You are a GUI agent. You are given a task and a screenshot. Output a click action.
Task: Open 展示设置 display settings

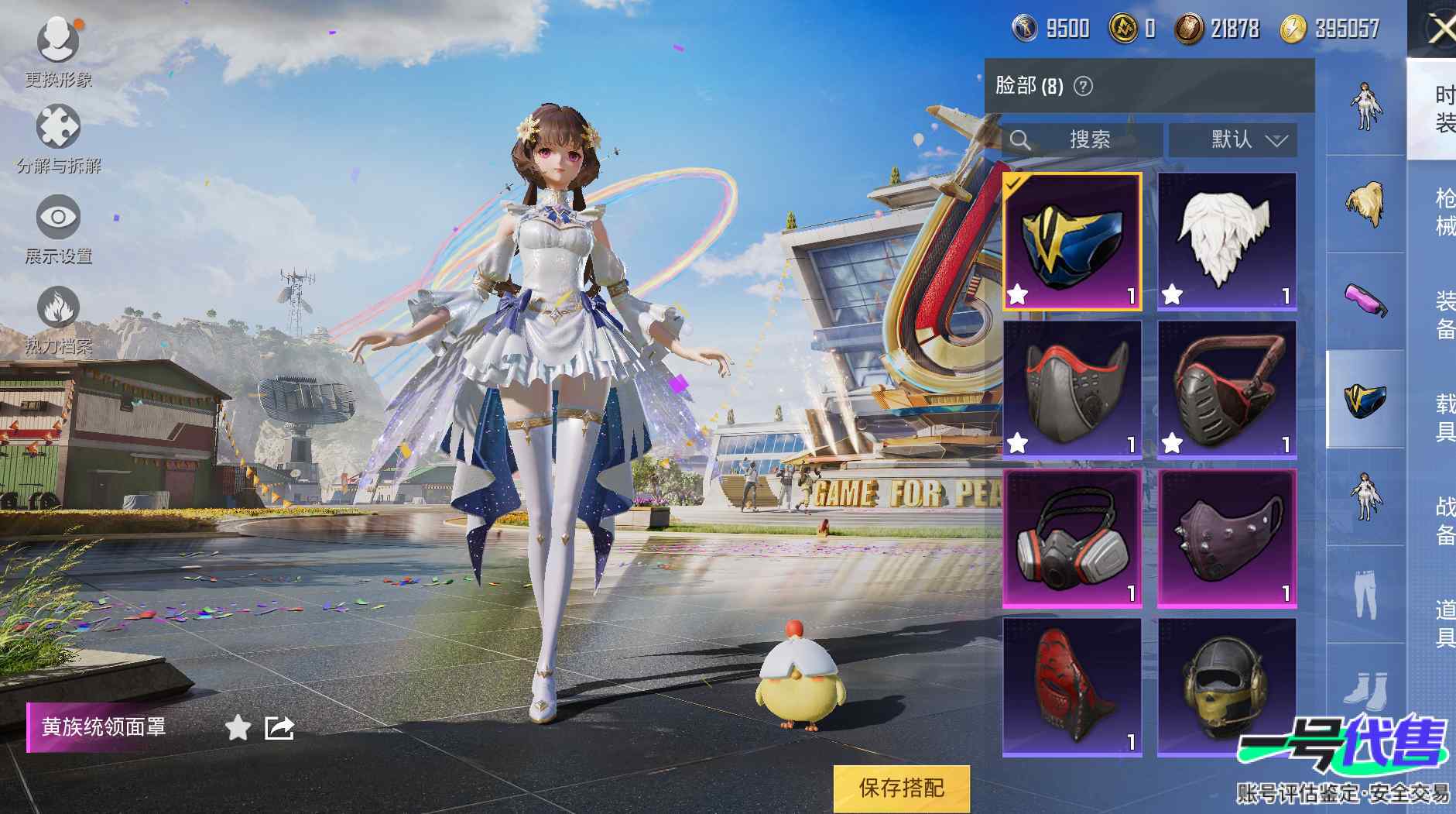click(58, 228)
